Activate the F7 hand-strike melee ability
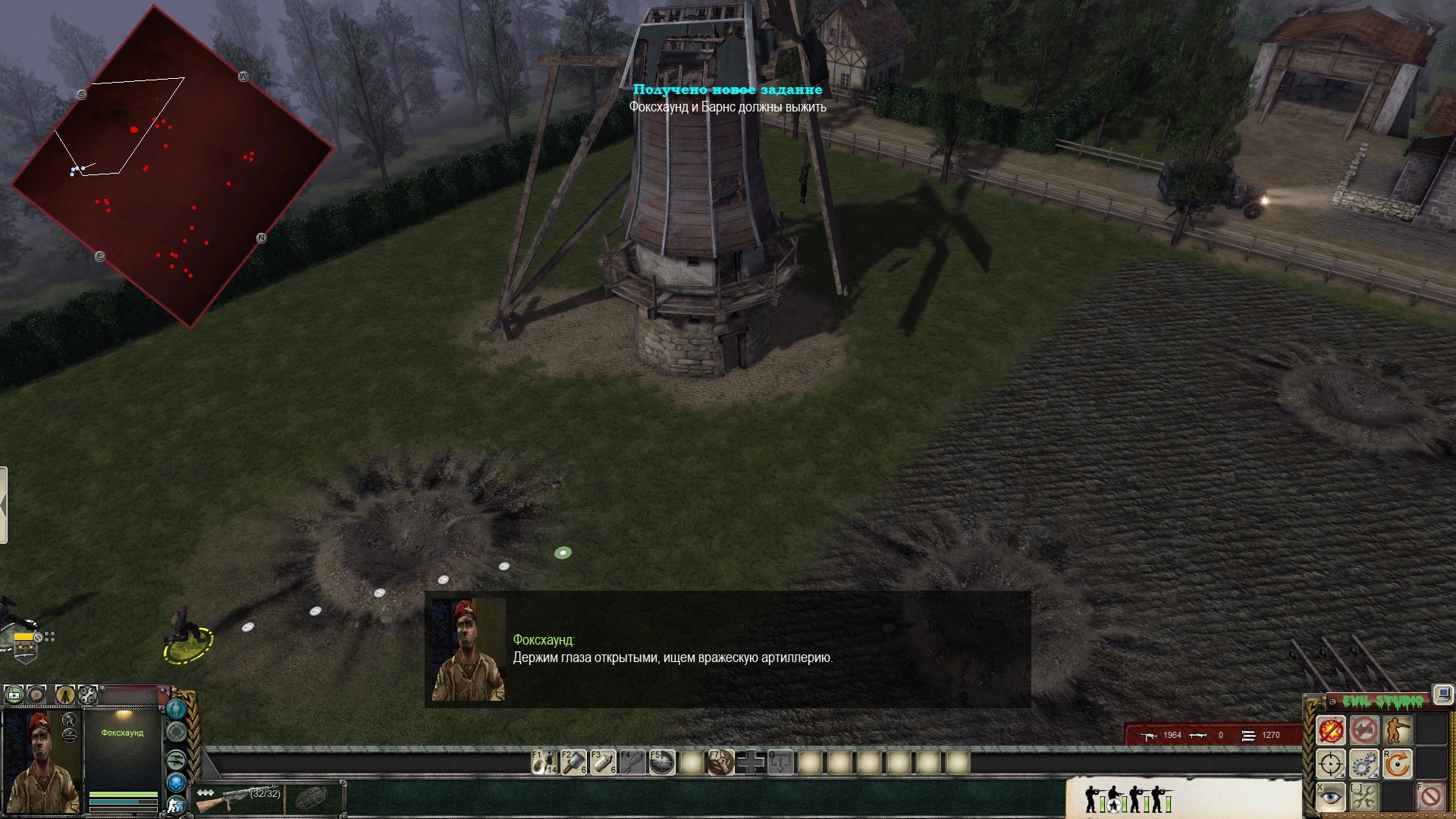The image size is (1456, 819). pyautogui.click(x=721, y=762)
